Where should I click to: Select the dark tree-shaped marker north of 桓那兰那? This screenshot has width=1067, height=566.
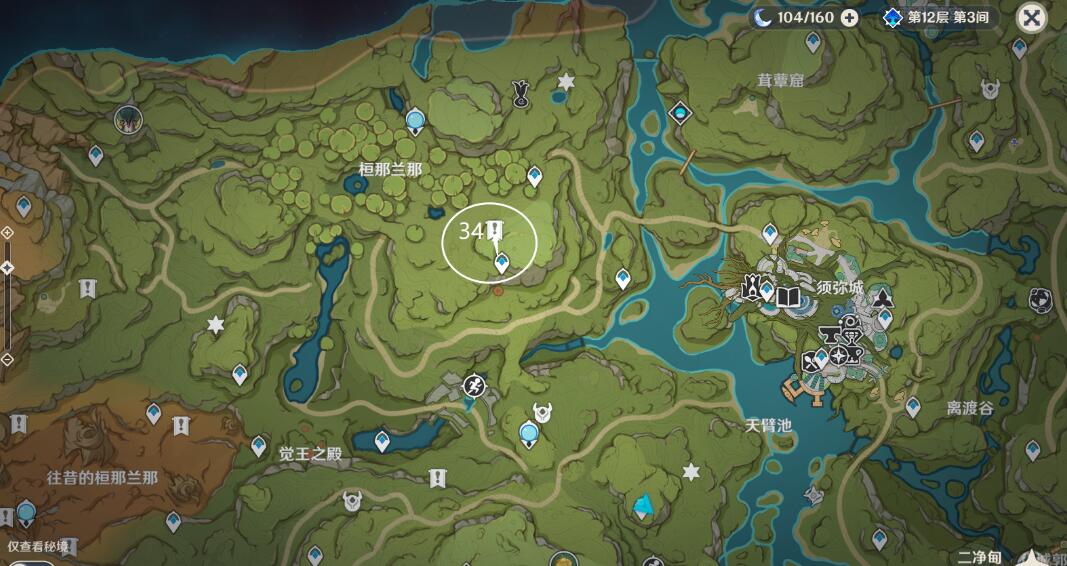pyautogui.click(x=520, y=94)
